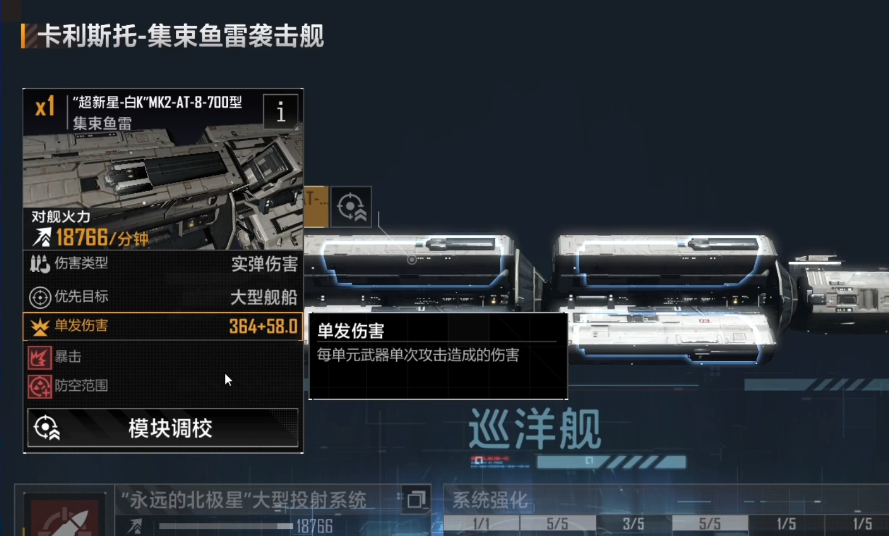The image size is (889, 536).
Task: Click the 暴击 critical hit row
Action: [x=162, y=356]
